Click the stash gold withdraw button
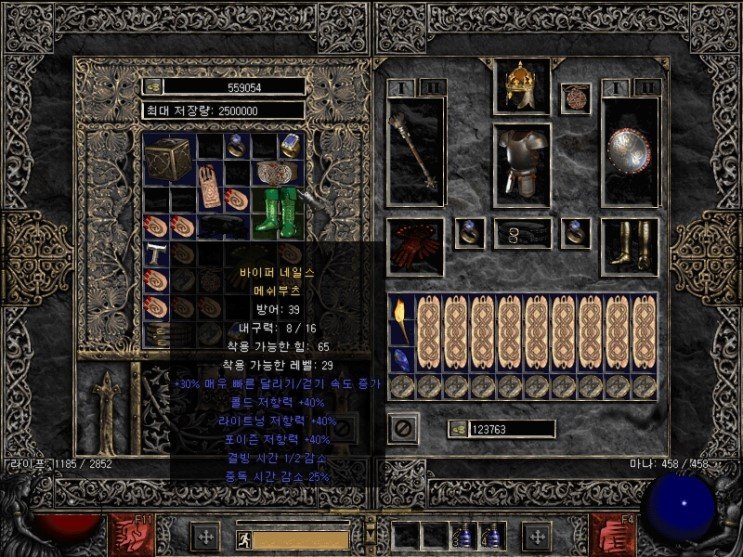Image resolution: width=743 pixels, height=557 pixels. pyautogui.click(x=153, y=87)
